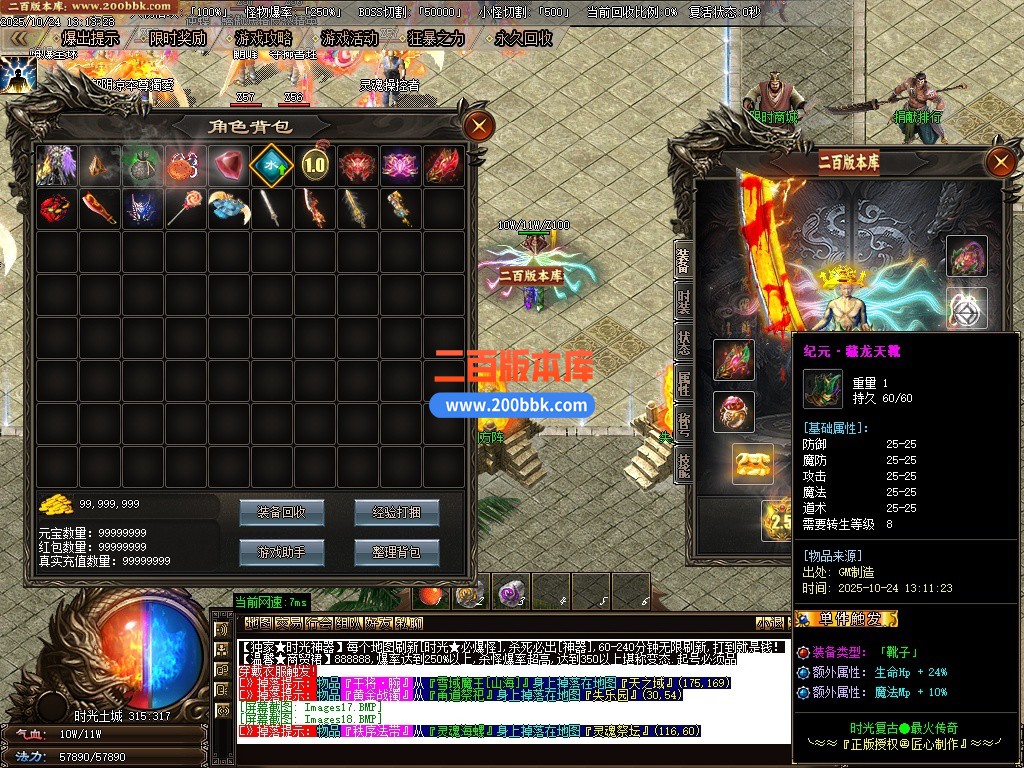Viewport: 1024px width, 768px height.
Task: Select the blue diamond 水 item in bag
Action: click(271, 165)
